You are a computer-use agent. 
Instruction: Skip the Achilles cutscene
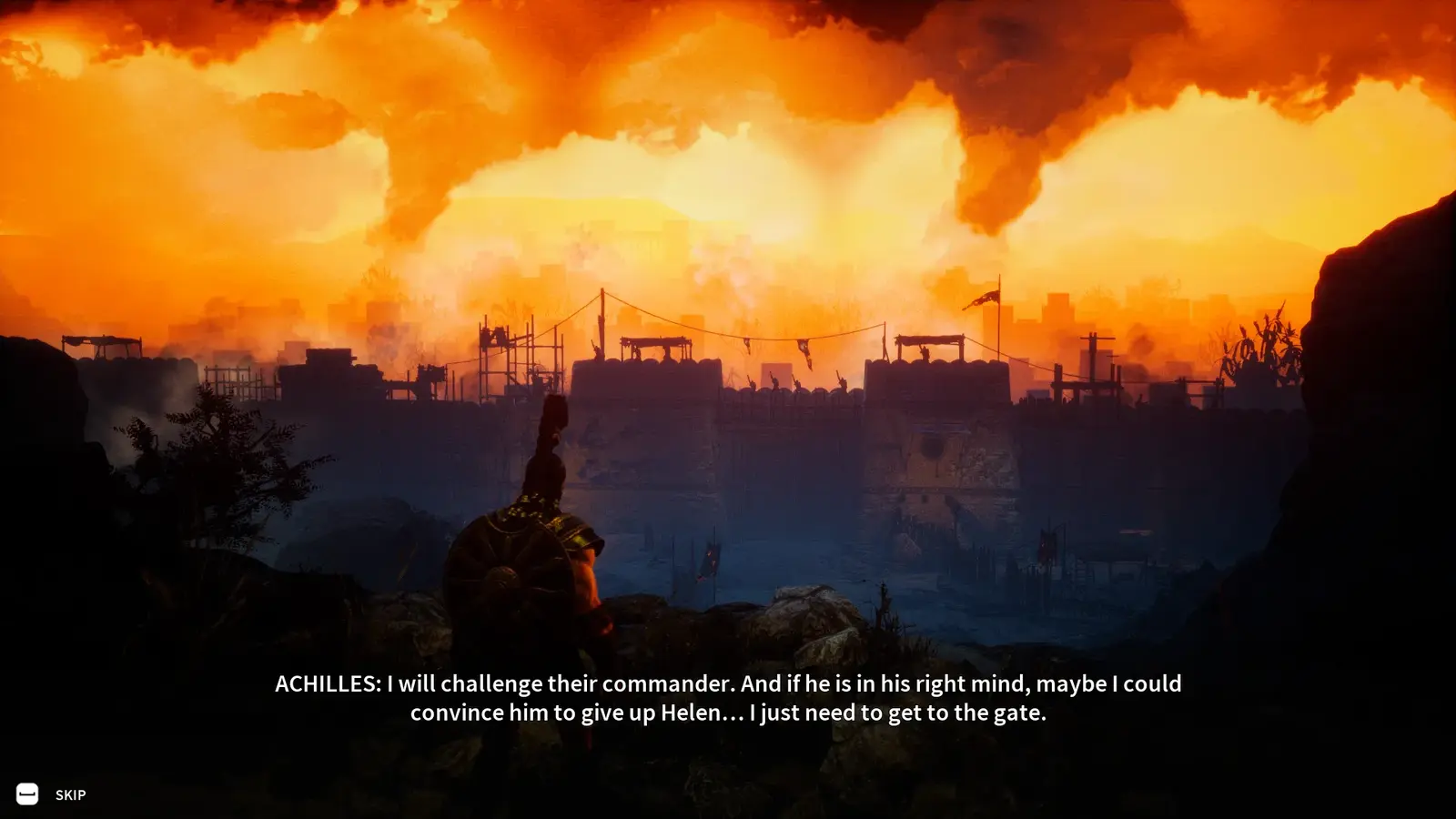point(52,794)
